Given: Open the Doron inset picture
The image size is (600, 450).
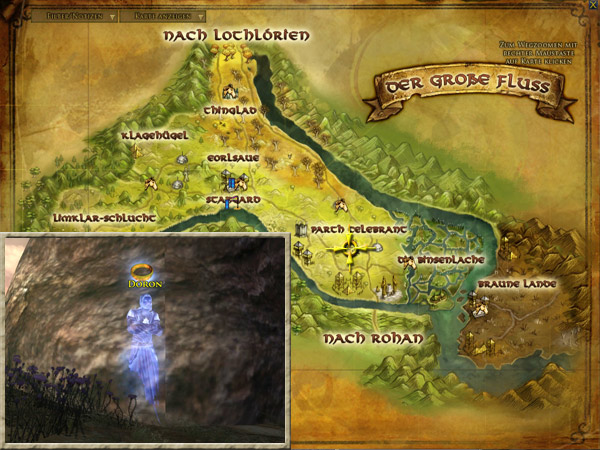Looking at the screenshot, I should pos(147,338).
